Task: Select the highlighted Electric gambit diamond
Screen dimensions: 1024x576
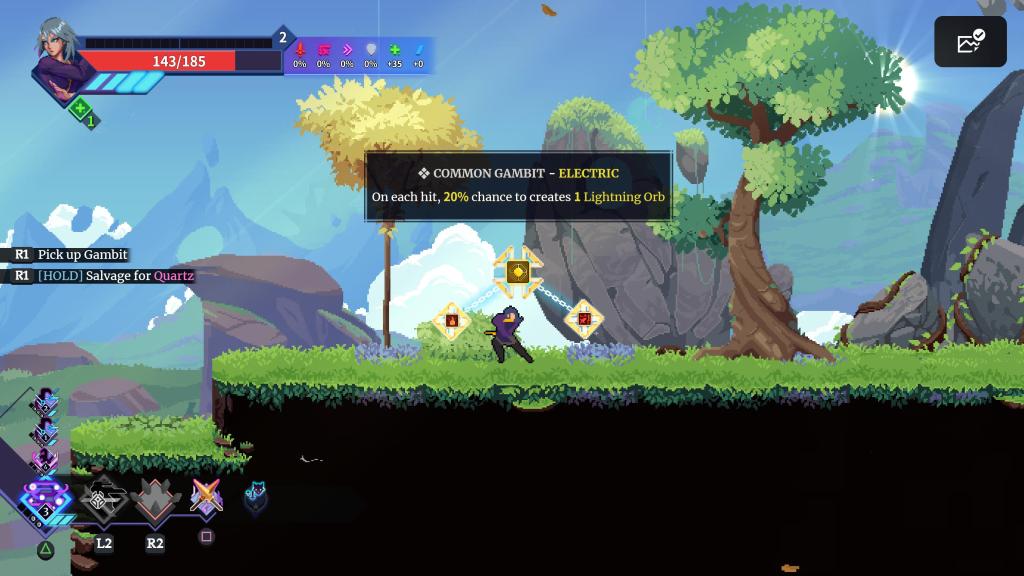Action: (517, 271)
